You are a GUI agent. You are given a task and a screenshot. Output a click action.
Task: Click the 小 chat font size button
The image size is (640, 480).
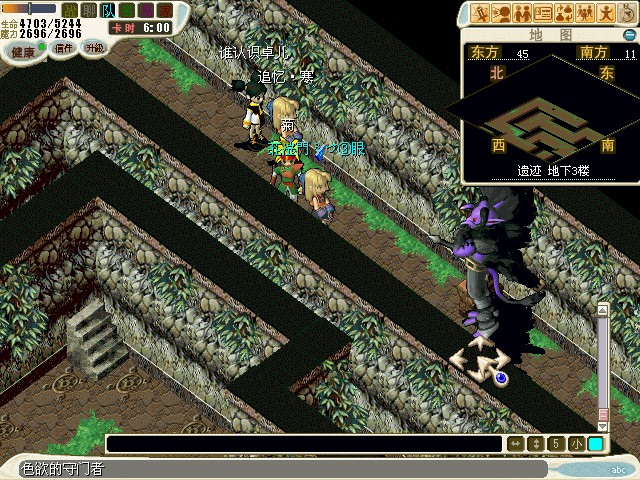point(577,444)
